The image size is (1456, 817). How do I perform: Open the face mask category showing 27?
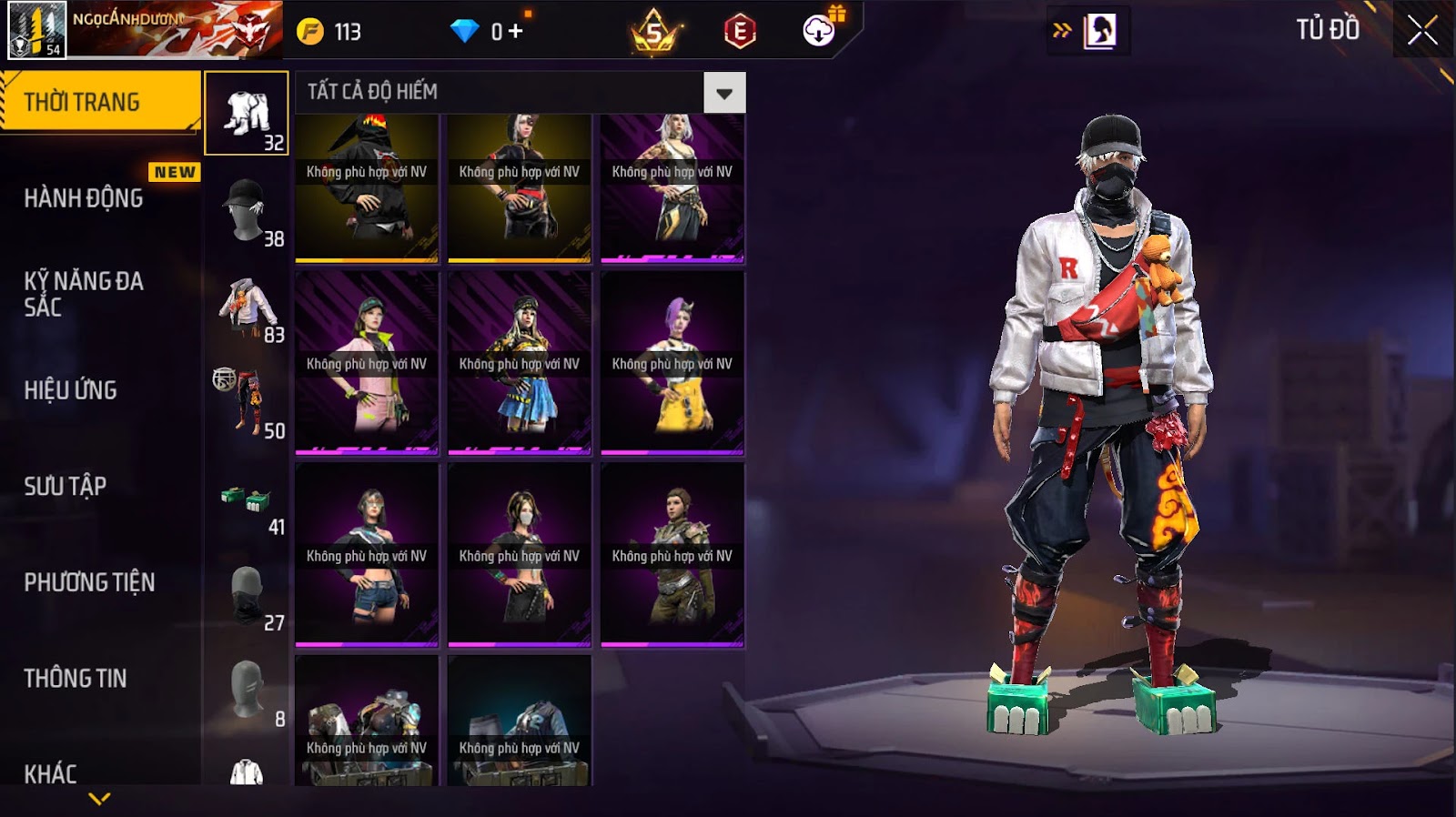click(x=247, y=596)
